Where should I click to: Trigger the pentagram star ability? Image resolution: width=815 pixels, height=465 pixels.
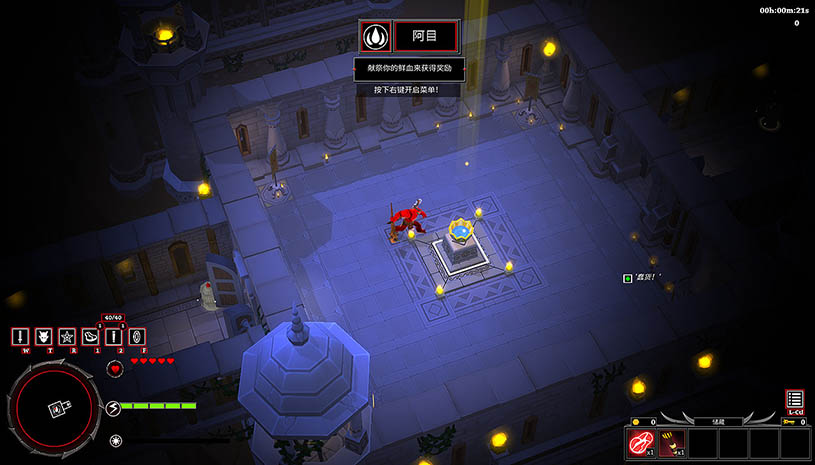pos(67,337)
